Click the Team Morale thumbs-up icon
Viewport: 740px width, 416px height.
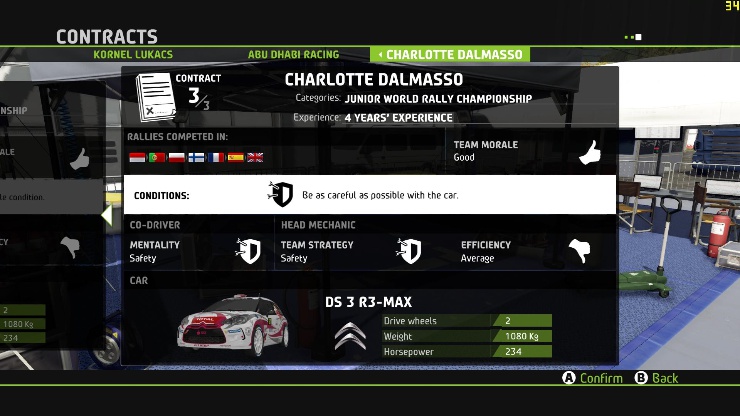click(590, 152)
